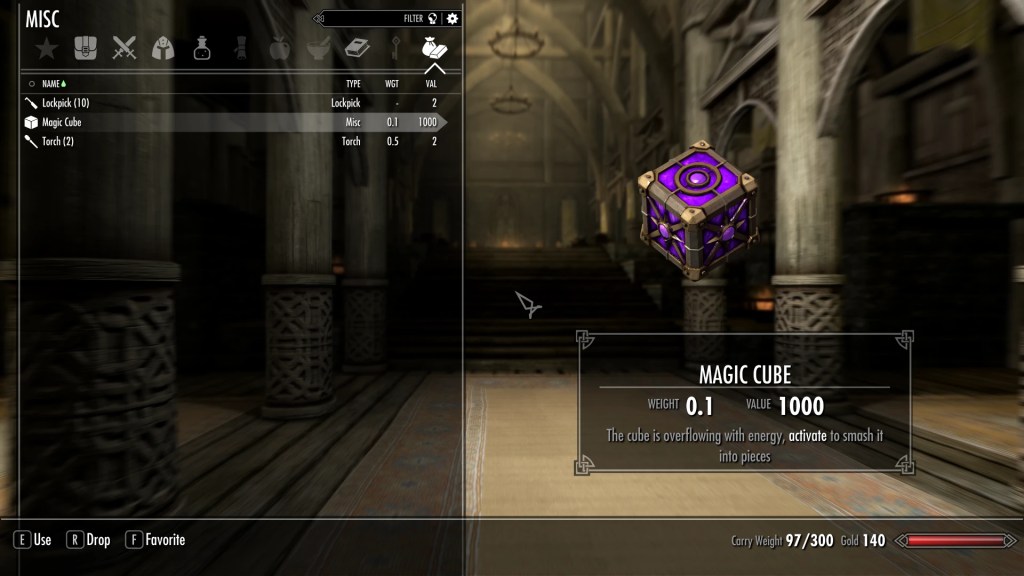Screen dimensions: 1024x576
Task: Switch to the Keys category
Action: [x=396, y=47]
